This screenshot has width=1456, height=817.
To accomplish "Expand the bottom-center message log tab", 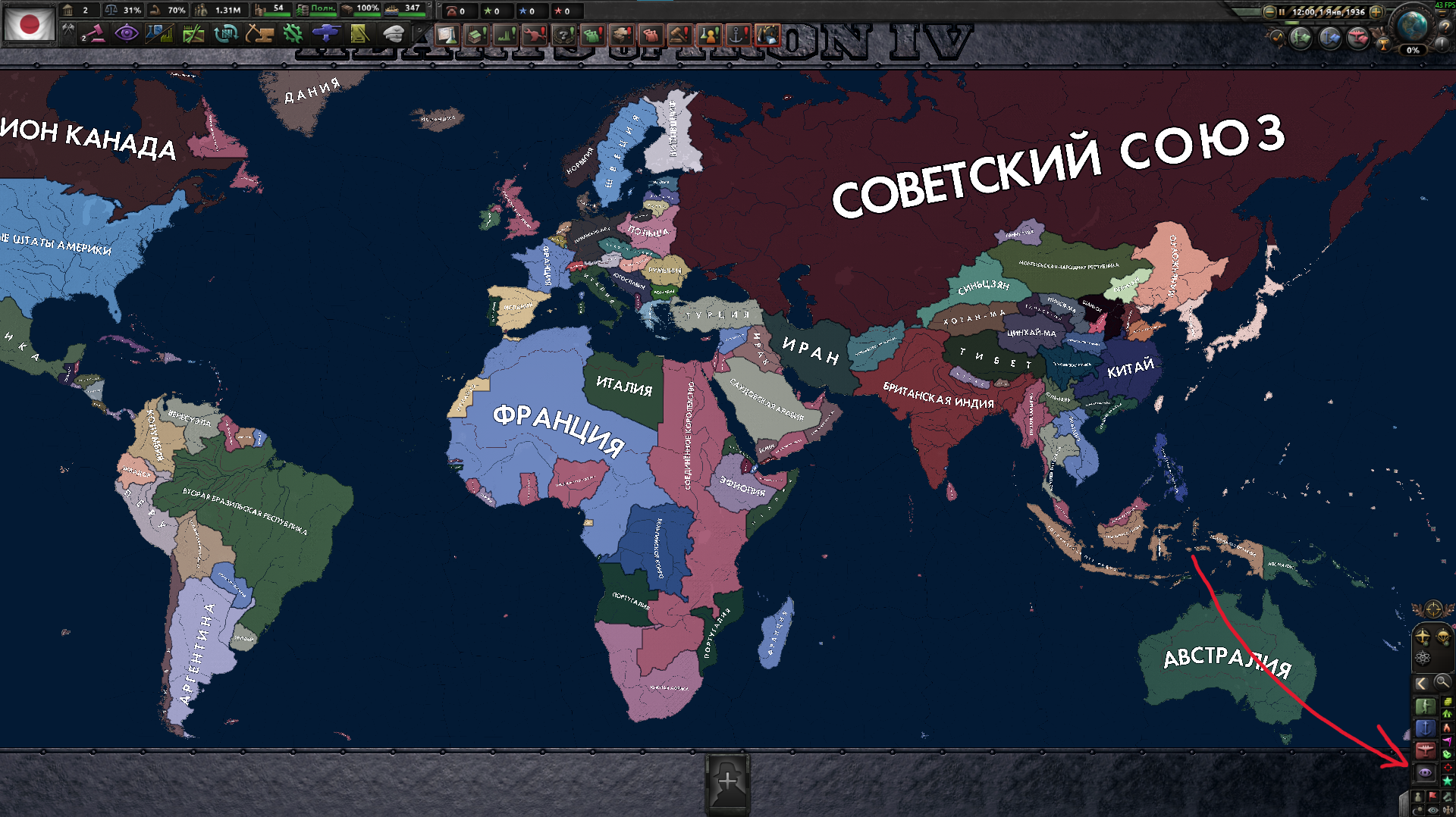I will coord(728,782).
